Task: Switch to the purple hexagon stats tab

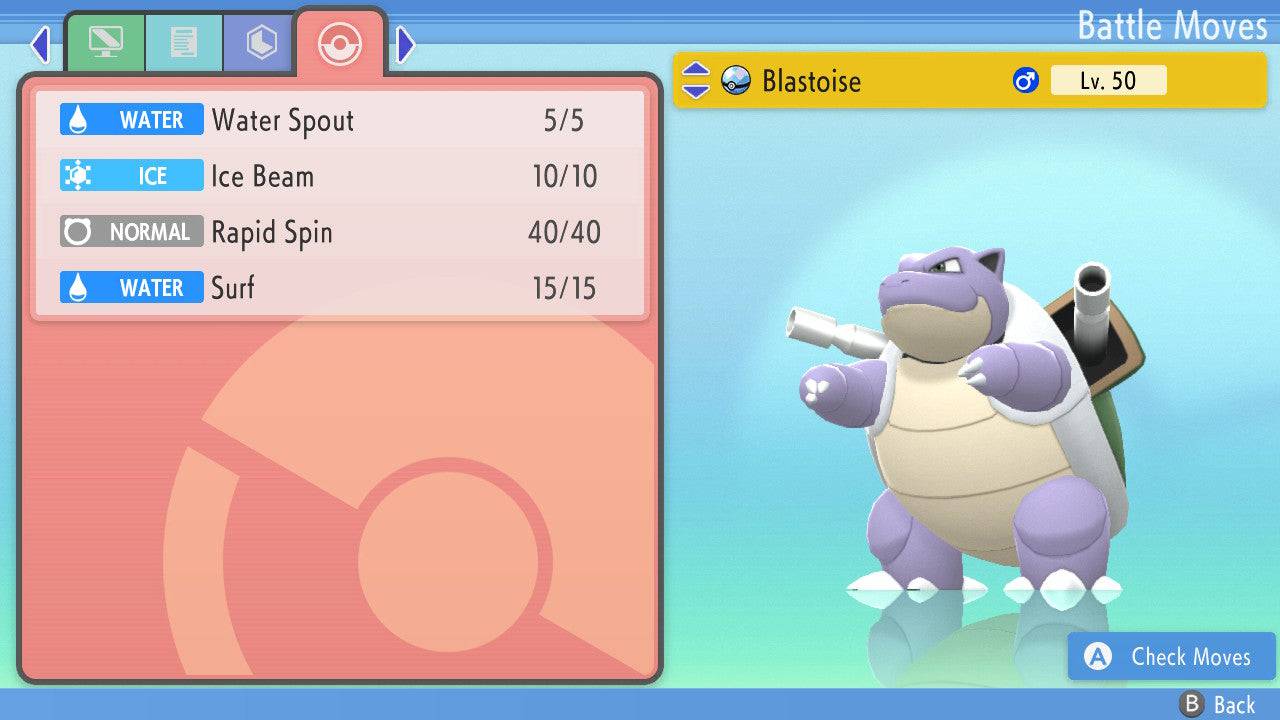Action: tap(261, 43)
